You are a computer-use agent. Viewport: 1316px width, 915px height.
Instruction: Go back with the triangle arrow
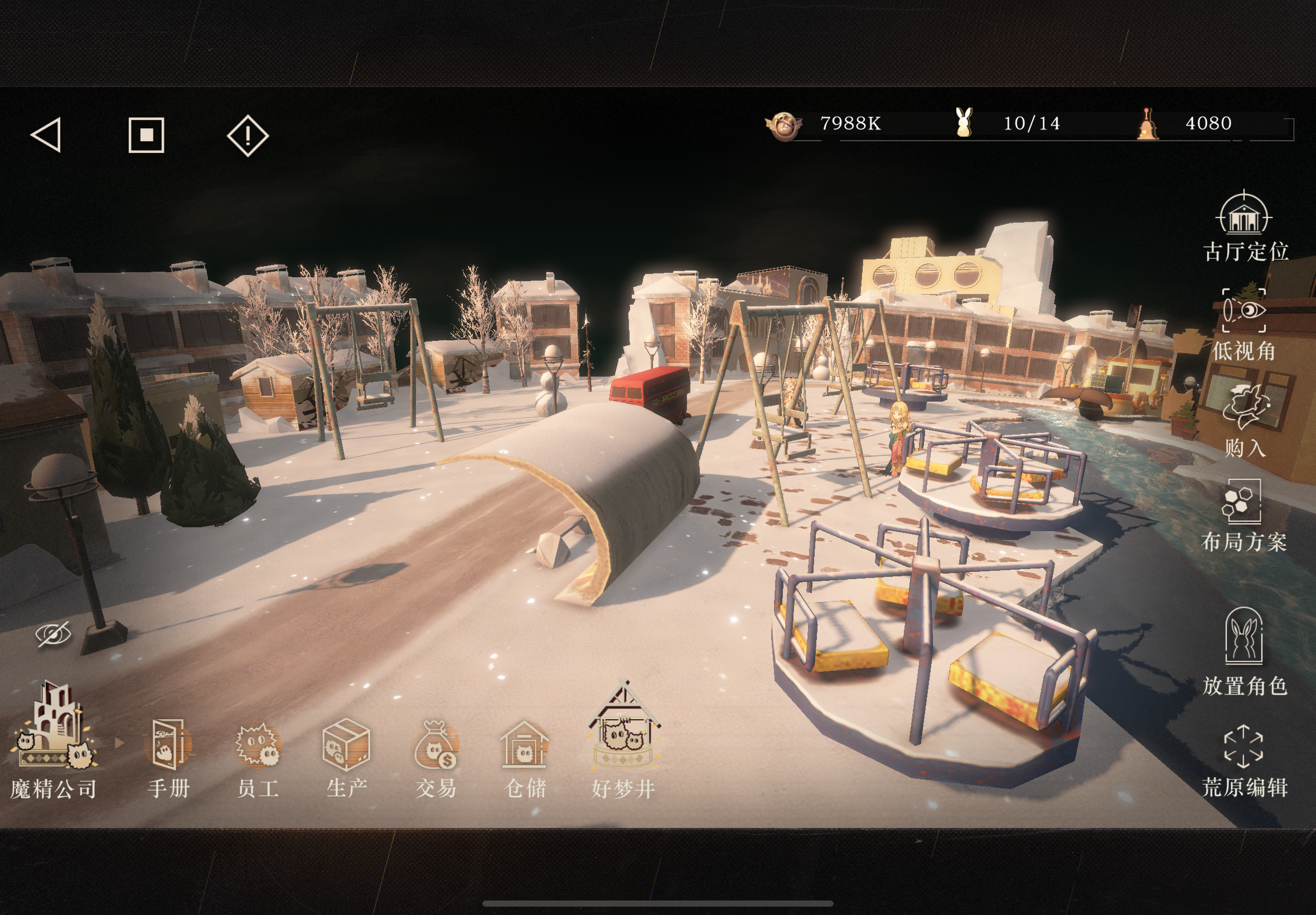click(46, 136)
